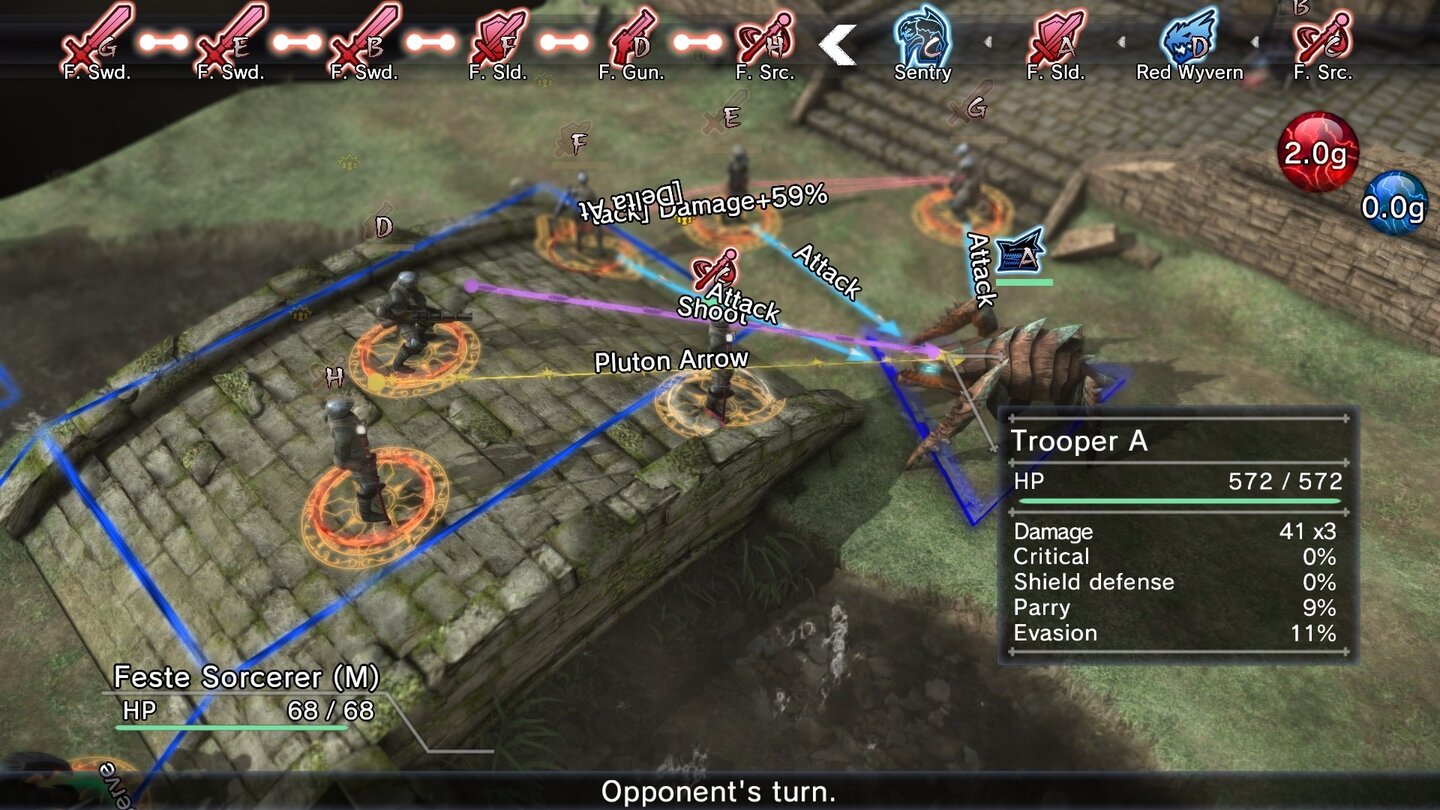Screen dimensions: 1440x810
Task: Click the Pluton Arrow action label
Action: click(670, 359)
